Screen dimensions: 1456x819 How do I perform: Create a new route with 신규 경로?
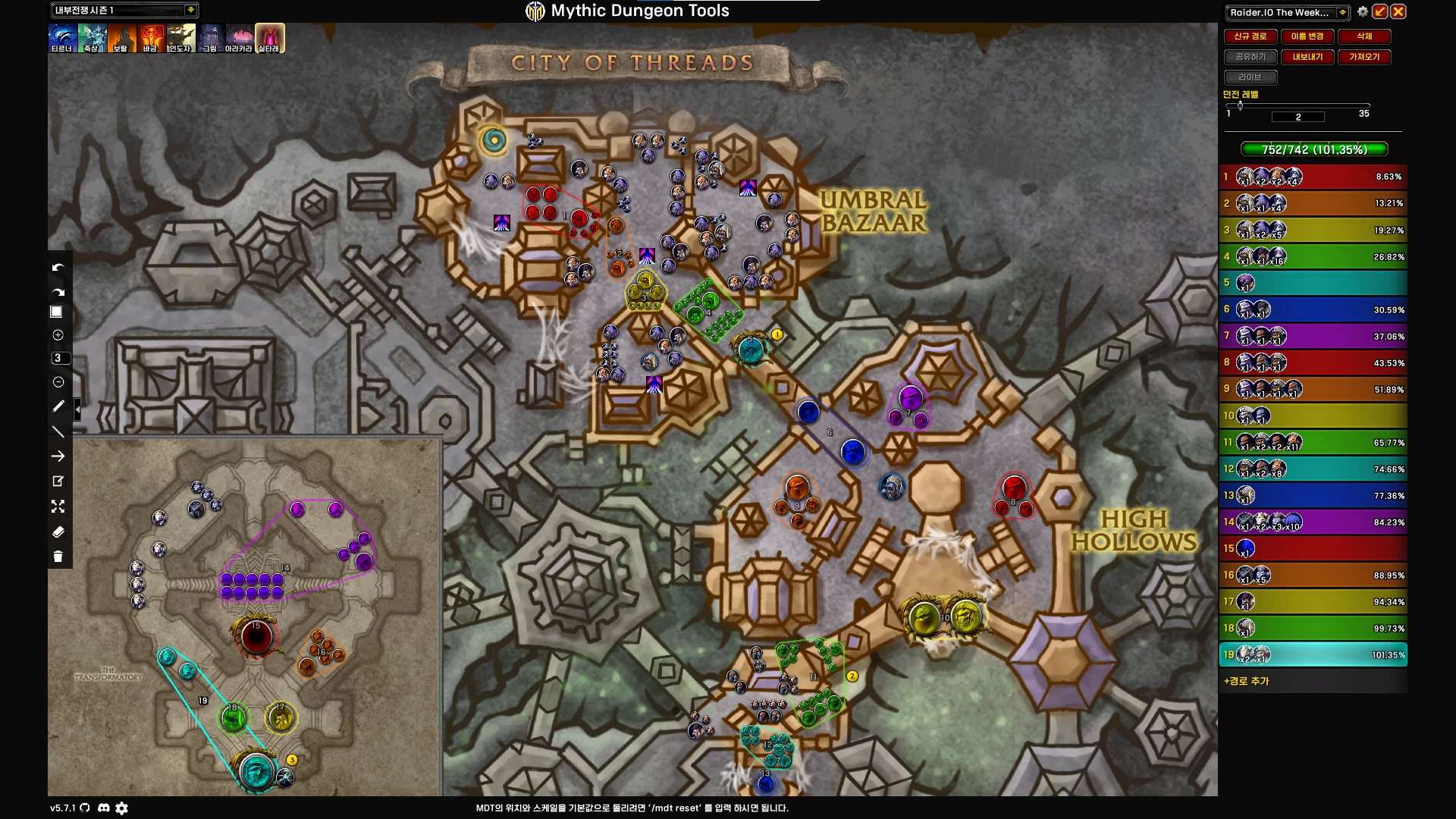click(x=1250, y=36)
